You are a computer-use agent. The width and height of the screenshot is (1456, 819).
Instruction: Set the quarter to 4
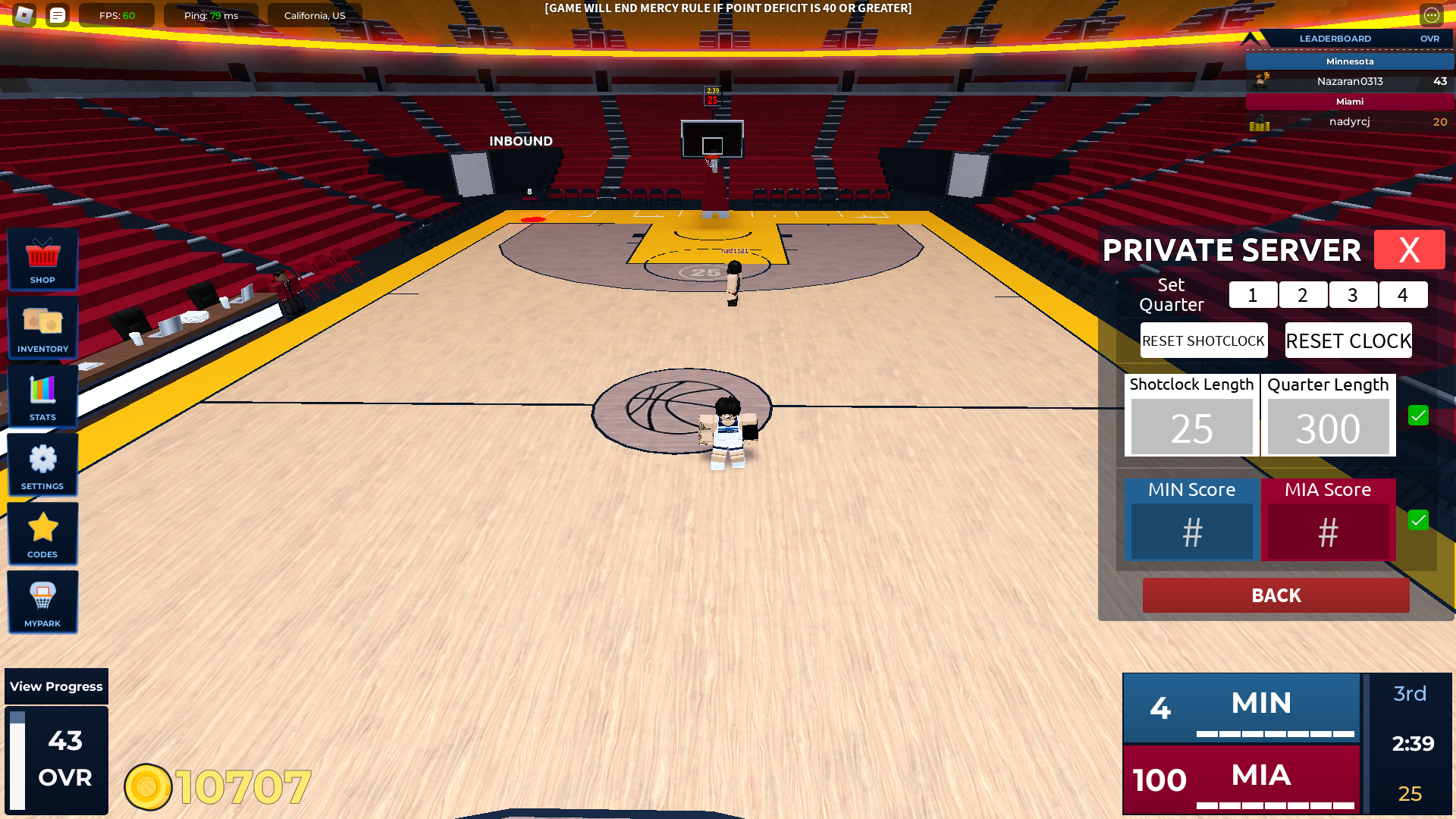pos(1403,295)
